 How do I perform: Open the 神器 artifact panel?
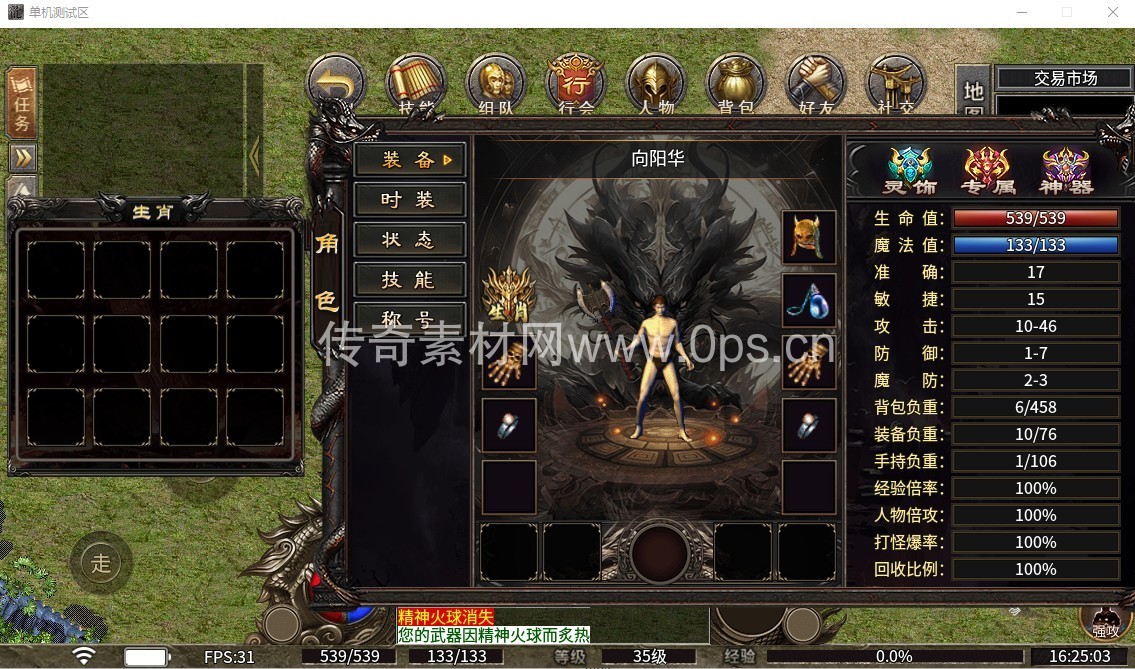(x=1066, y=170)
